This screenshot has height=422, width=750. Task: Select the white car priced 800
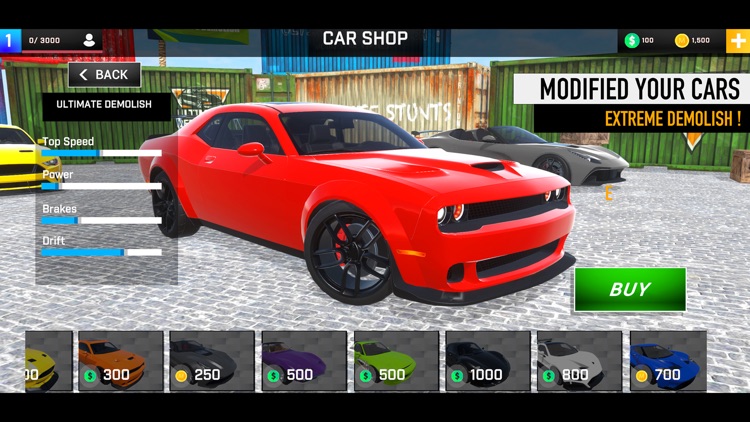point(579,361)
